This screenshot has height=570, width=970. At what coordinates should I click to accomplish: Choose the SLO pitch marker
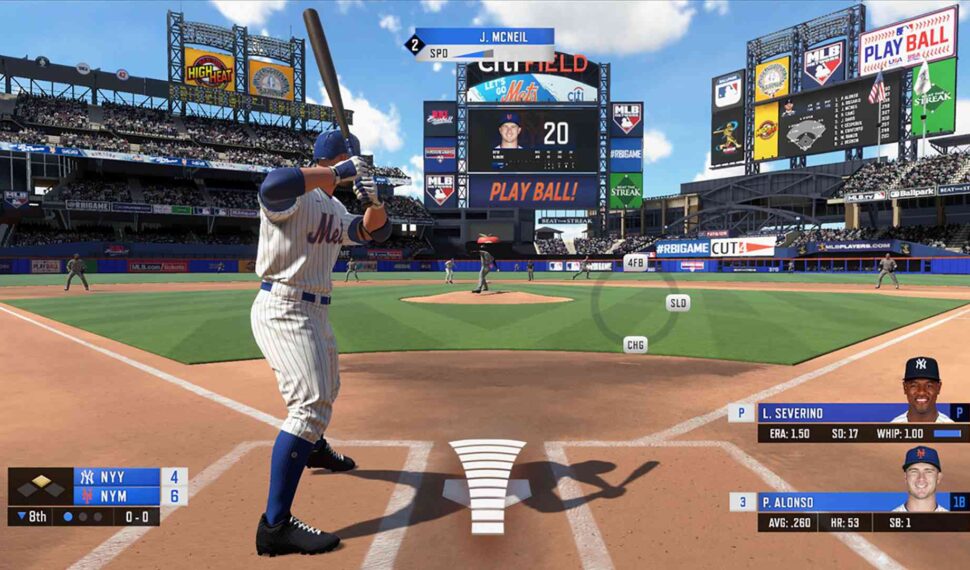pos(678,302)
